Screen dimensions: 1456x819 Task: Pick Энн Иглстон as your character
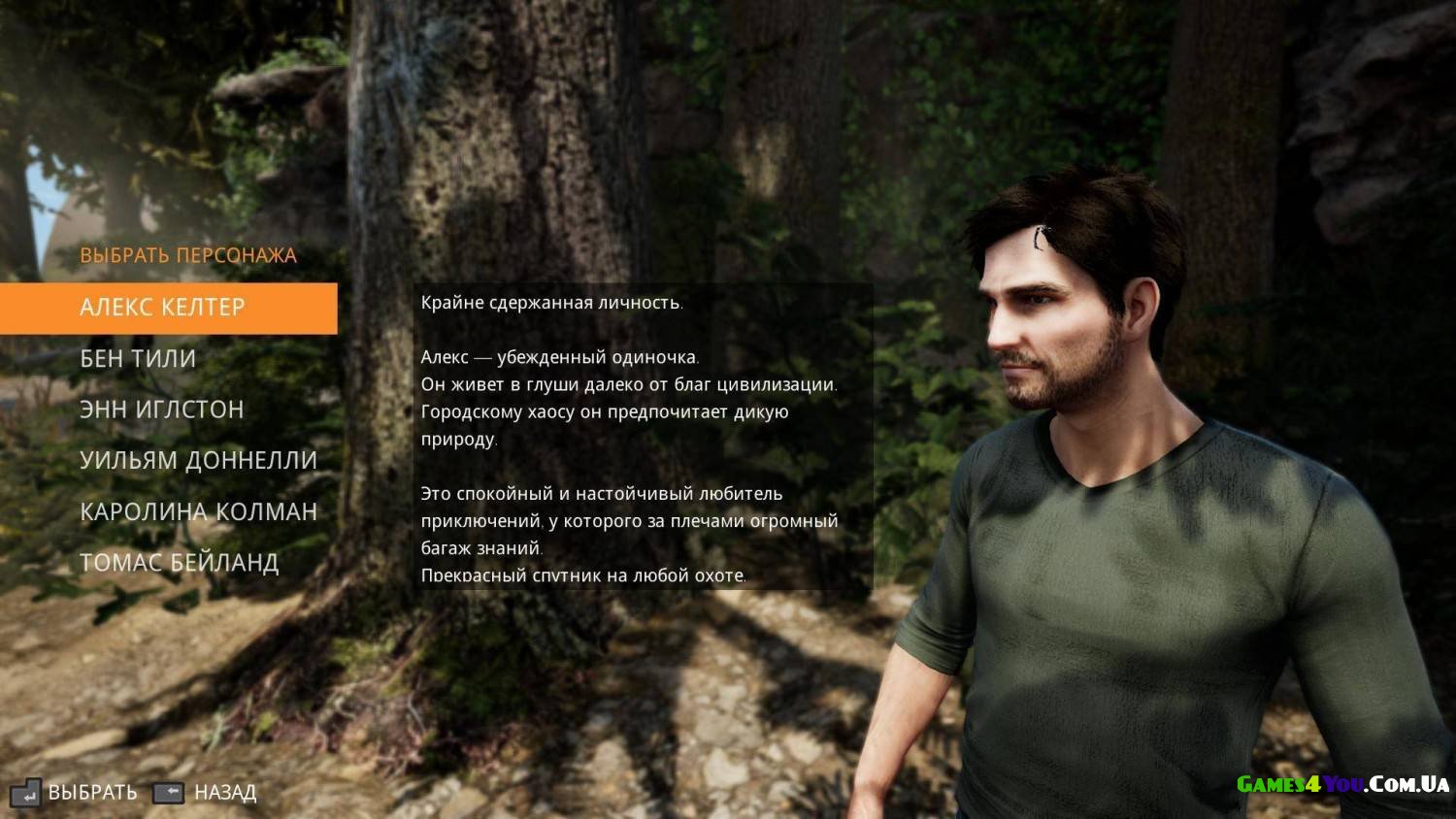pyautogui.click(x=161, y=409)
